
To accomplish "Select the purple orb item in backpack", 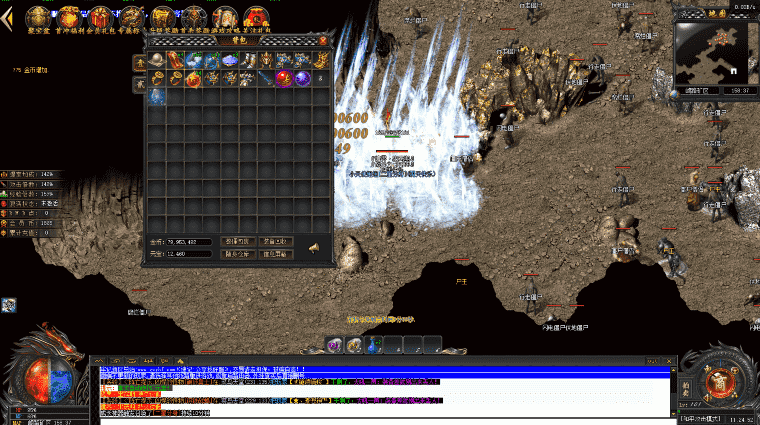I will tap(301, 78).
